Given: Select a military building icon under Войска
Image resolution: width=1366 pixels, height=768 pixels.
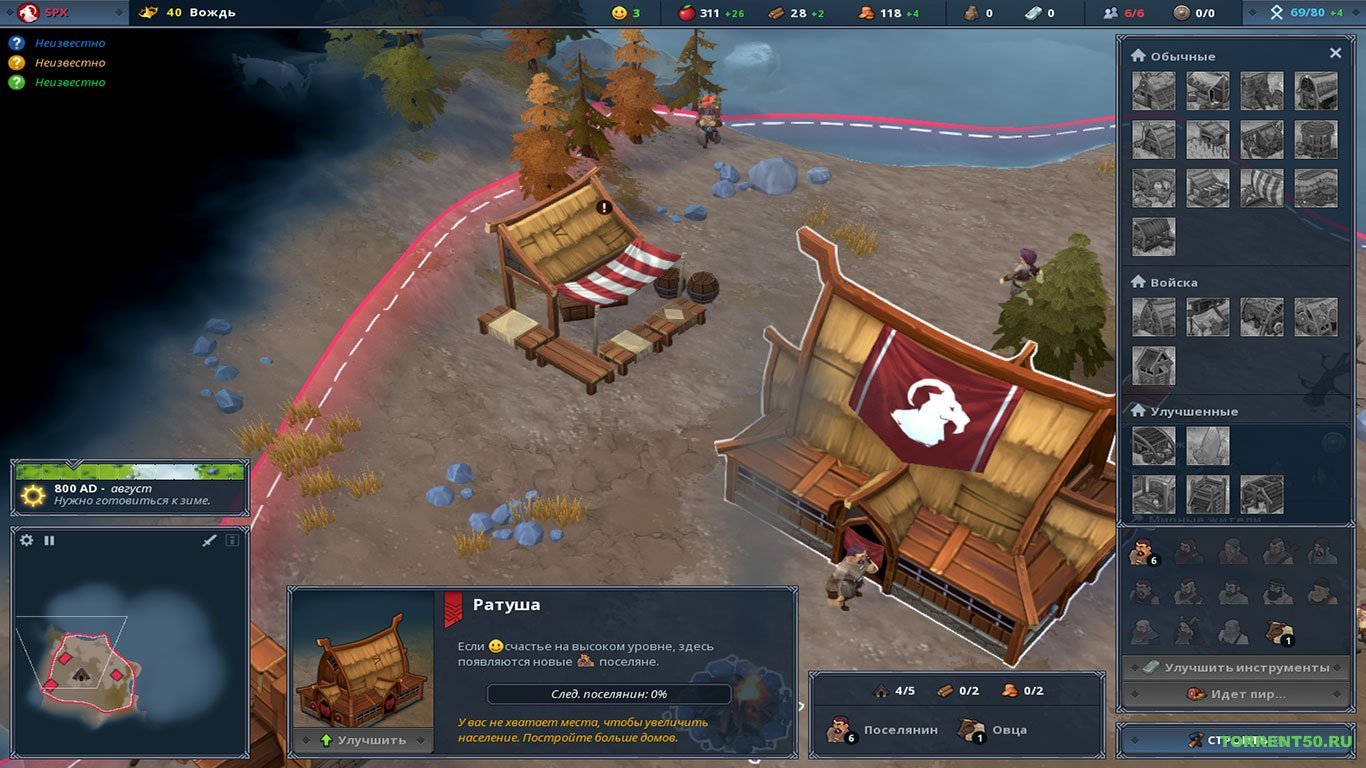Looking at the screenshot, I should tap(1153, 316).
